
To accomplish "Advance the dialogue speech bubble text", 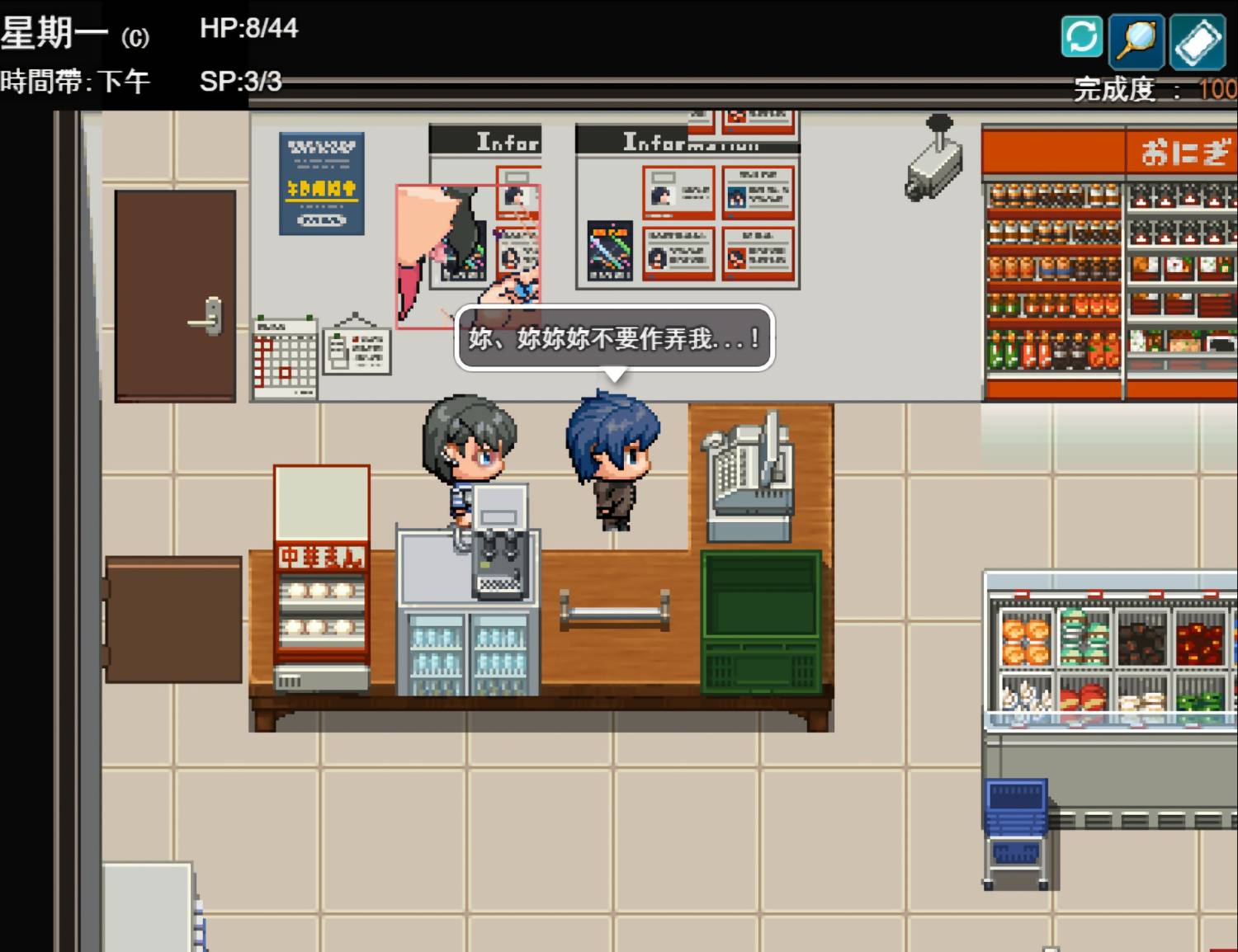I will 614,338.
